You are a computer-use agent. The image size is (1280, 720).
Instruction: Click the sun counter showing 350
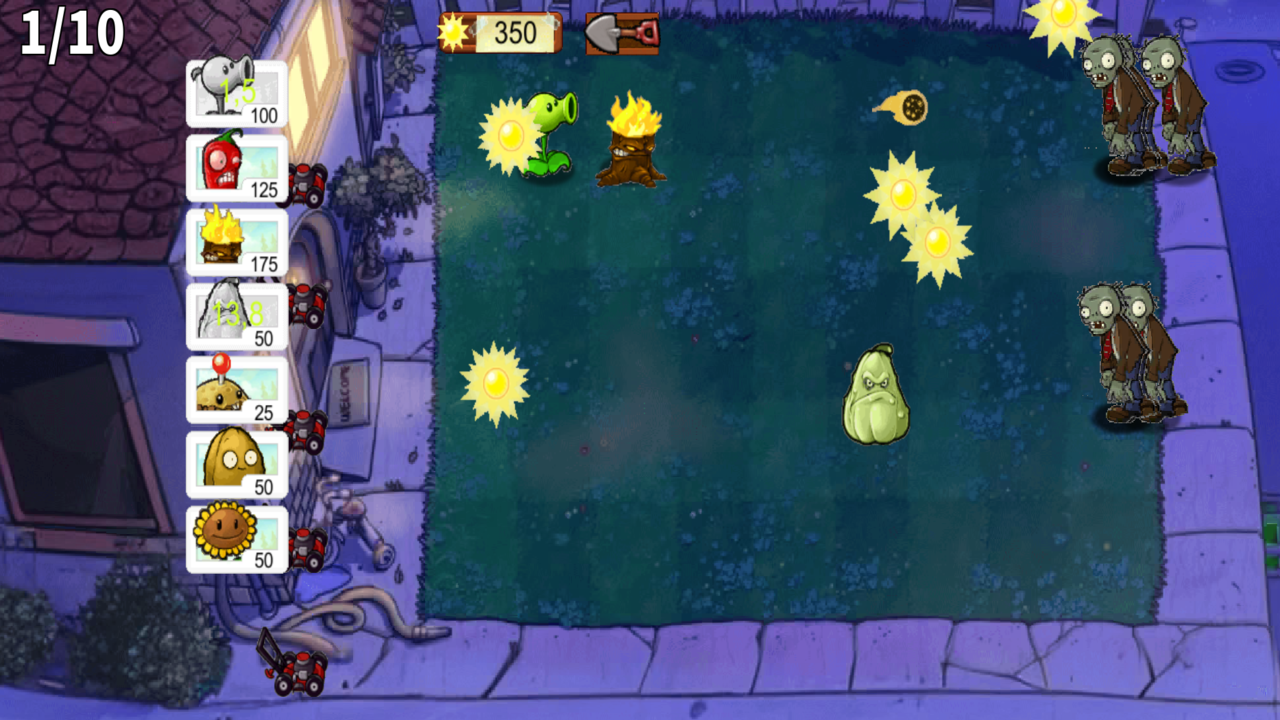click(505, 32)
